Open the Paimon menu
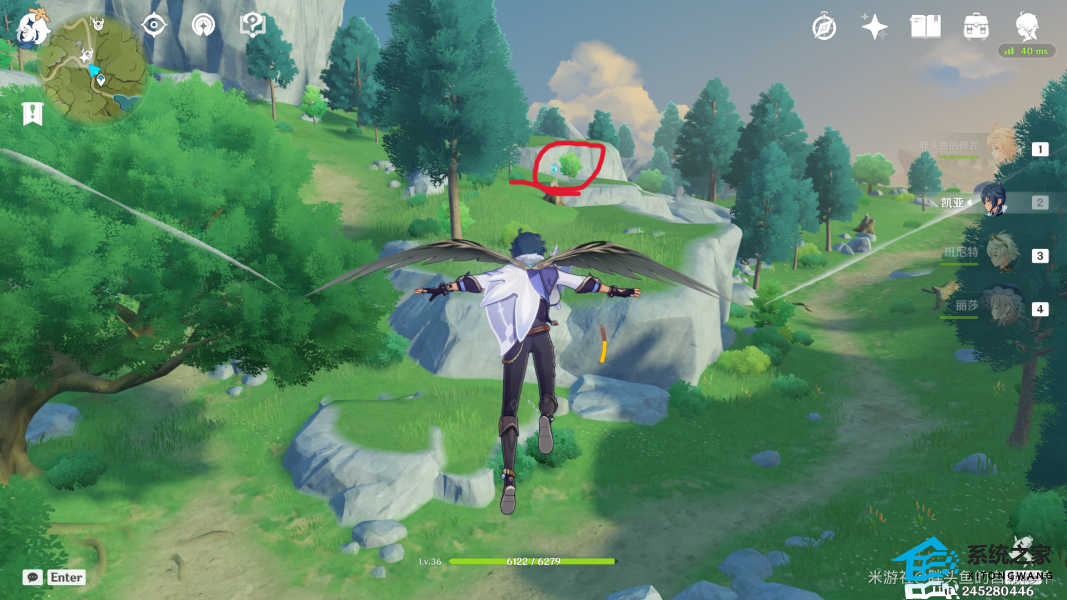 point(33,27)
